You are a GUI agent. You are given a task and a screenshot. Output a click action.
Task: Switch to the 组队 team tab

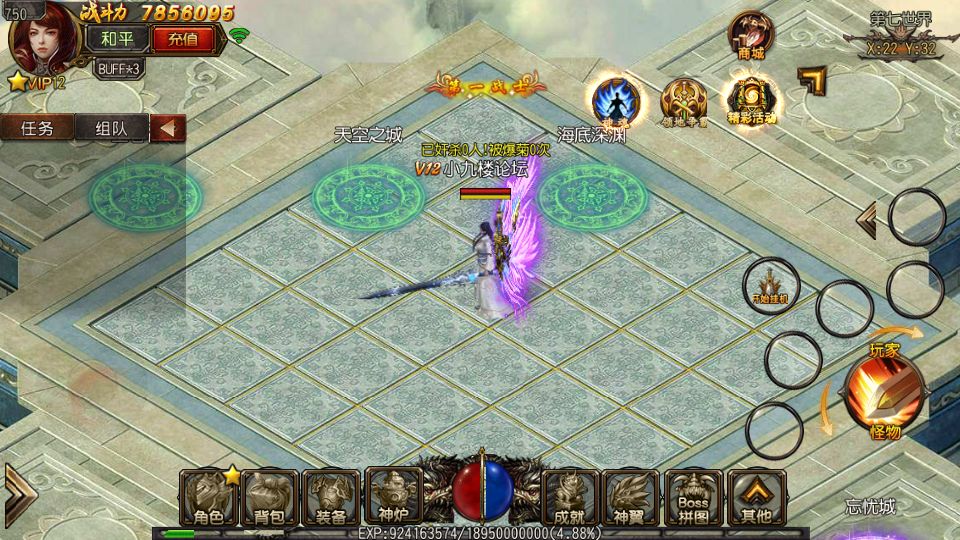tap(110, 128)
